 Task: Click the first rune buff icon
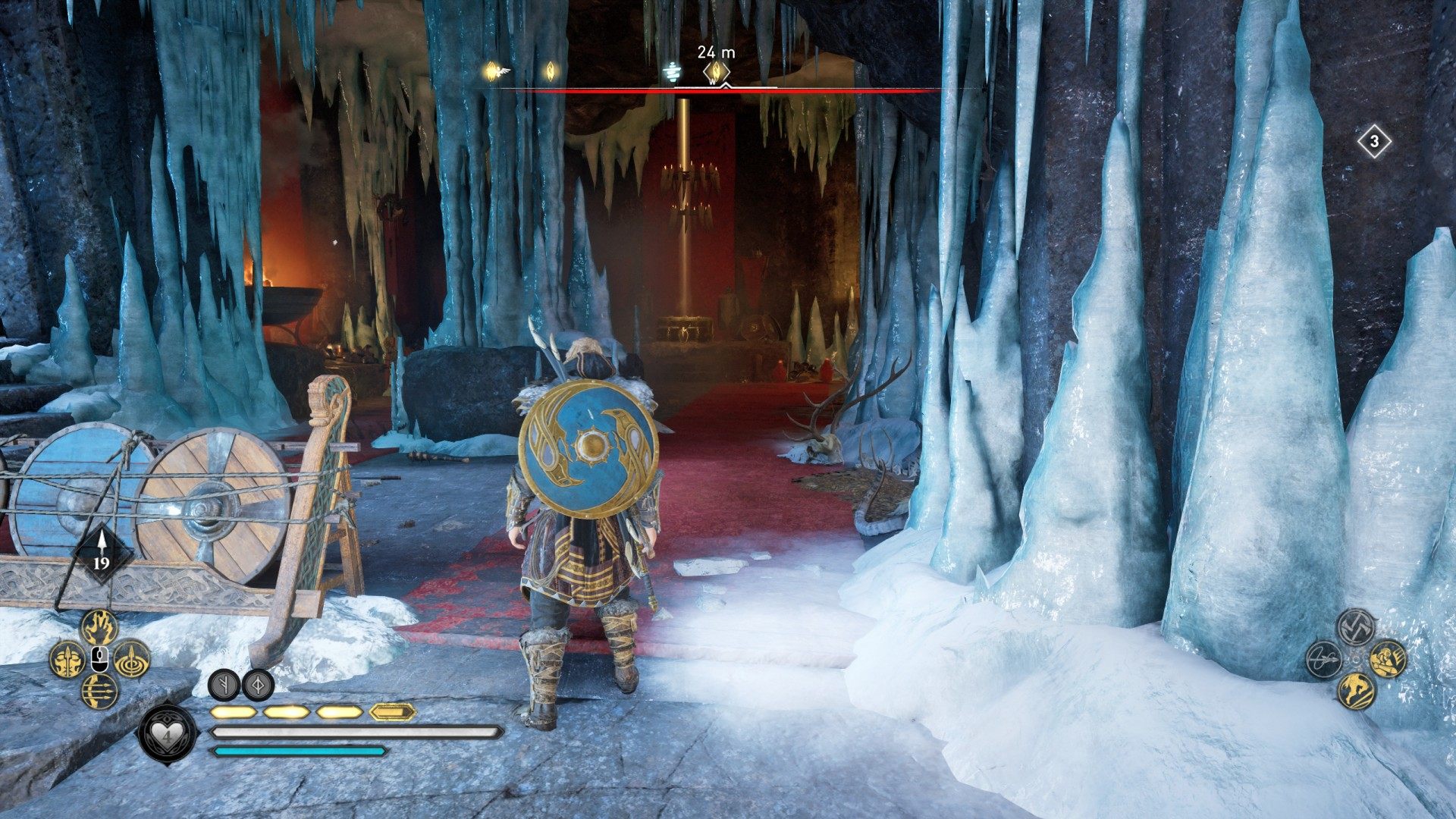click(224, 684)
